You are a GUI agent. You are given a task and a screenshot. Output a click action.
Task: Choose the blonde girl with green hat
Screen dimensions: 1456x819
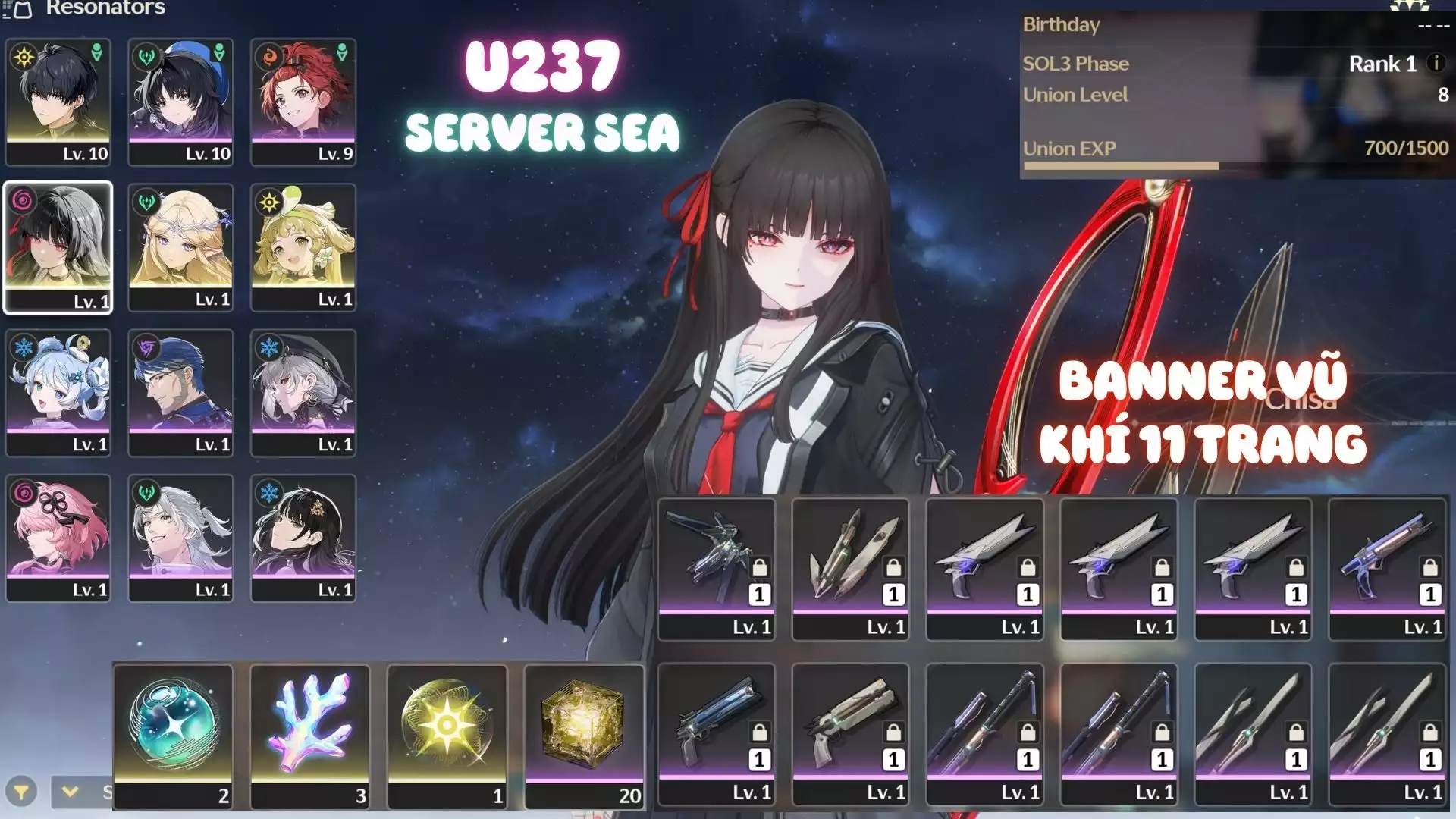tap(303, 246)
